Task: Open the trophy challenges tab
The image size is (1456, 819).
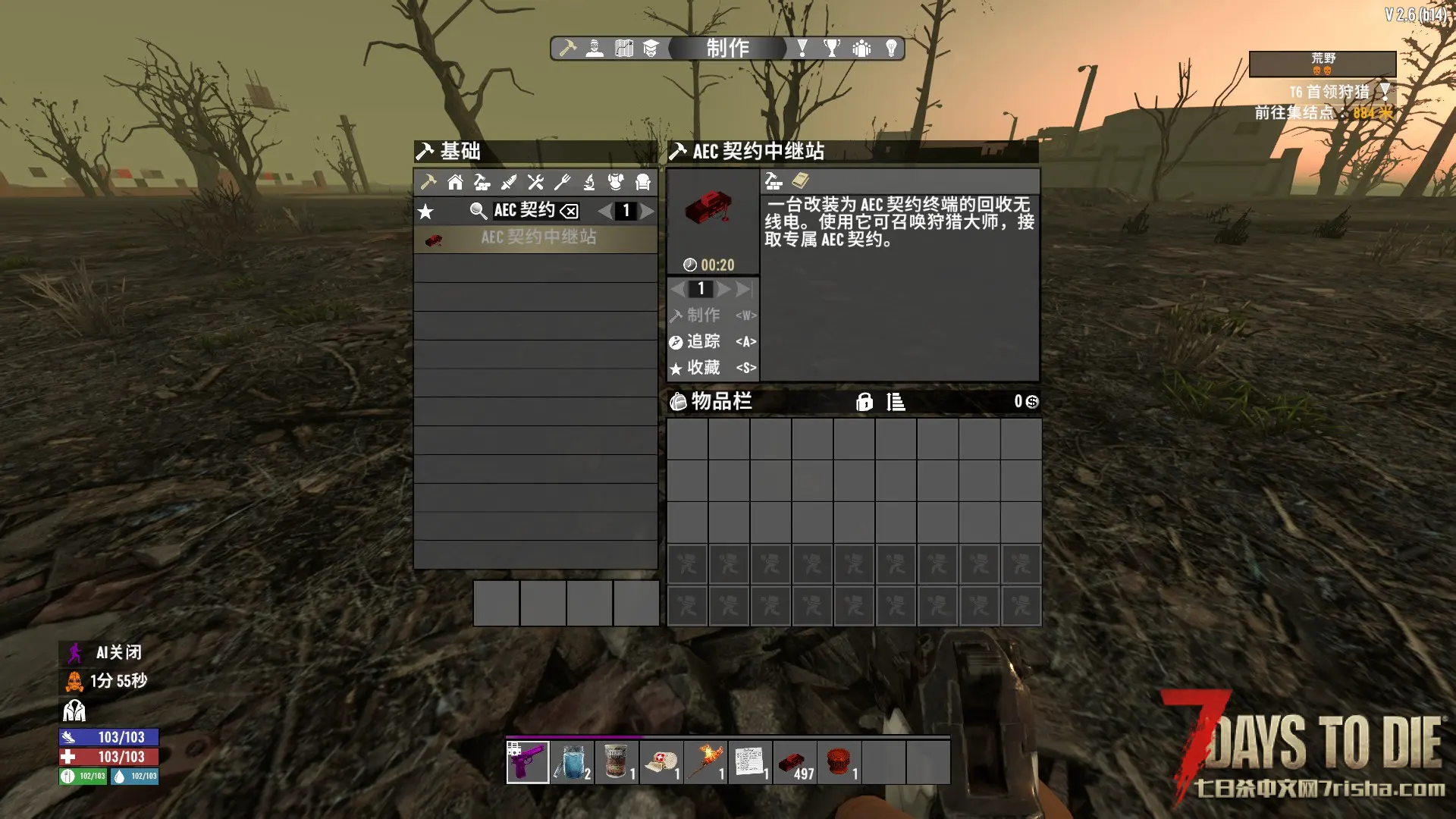Action: coord(832,49)
